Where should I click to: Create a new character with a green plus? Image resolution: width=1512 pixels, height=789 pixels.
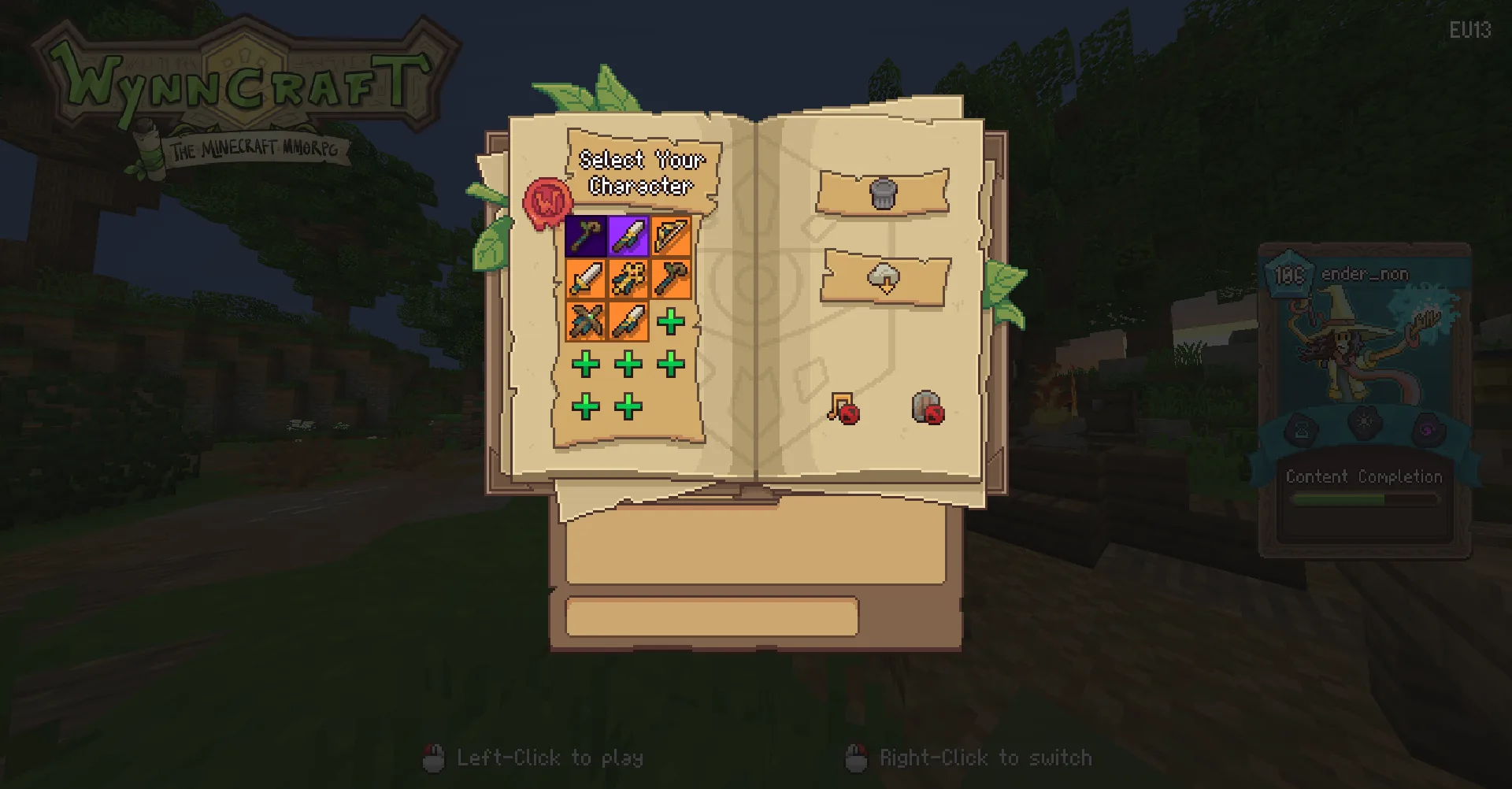tap(671, 322)
